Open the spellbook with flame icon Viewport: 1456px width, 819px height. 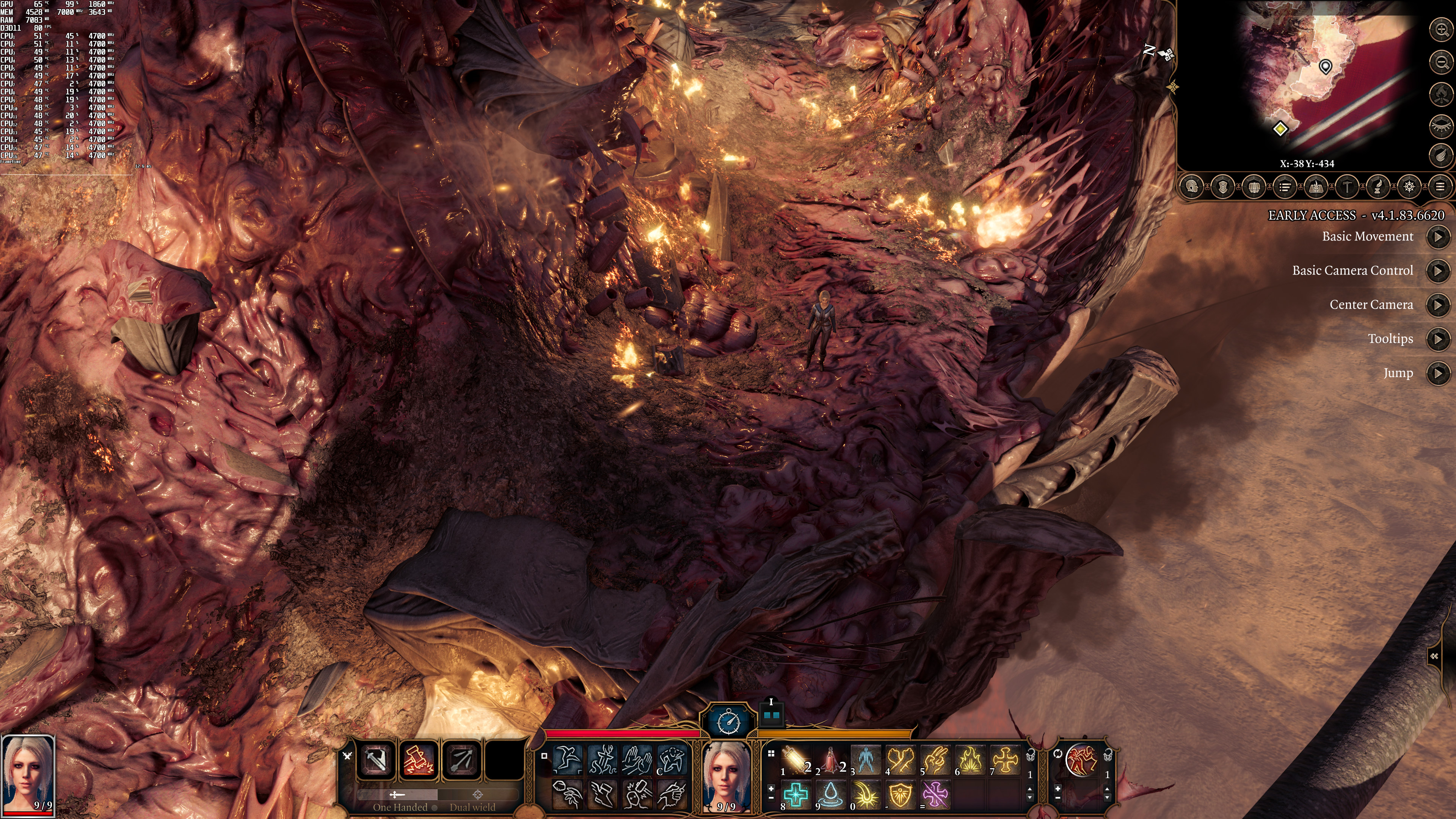coord(1316,187)
